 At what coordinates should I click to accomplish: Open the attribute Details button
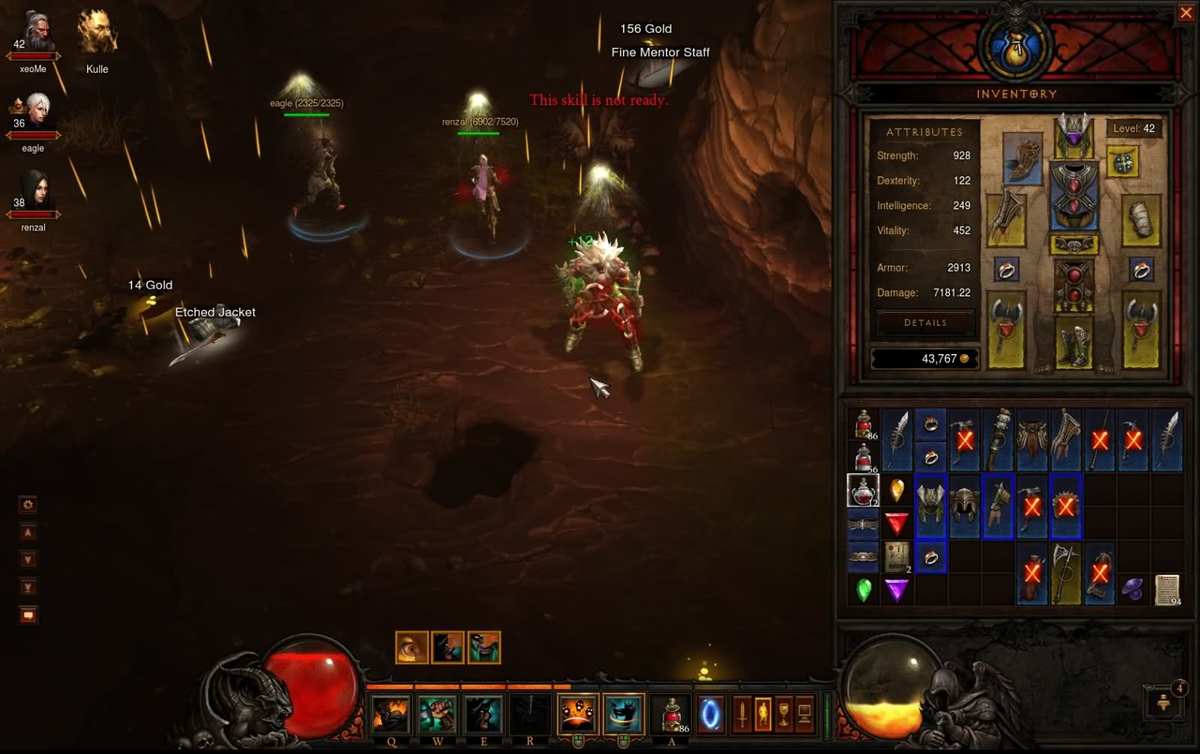pyautogui.click(x=925, y=323)
